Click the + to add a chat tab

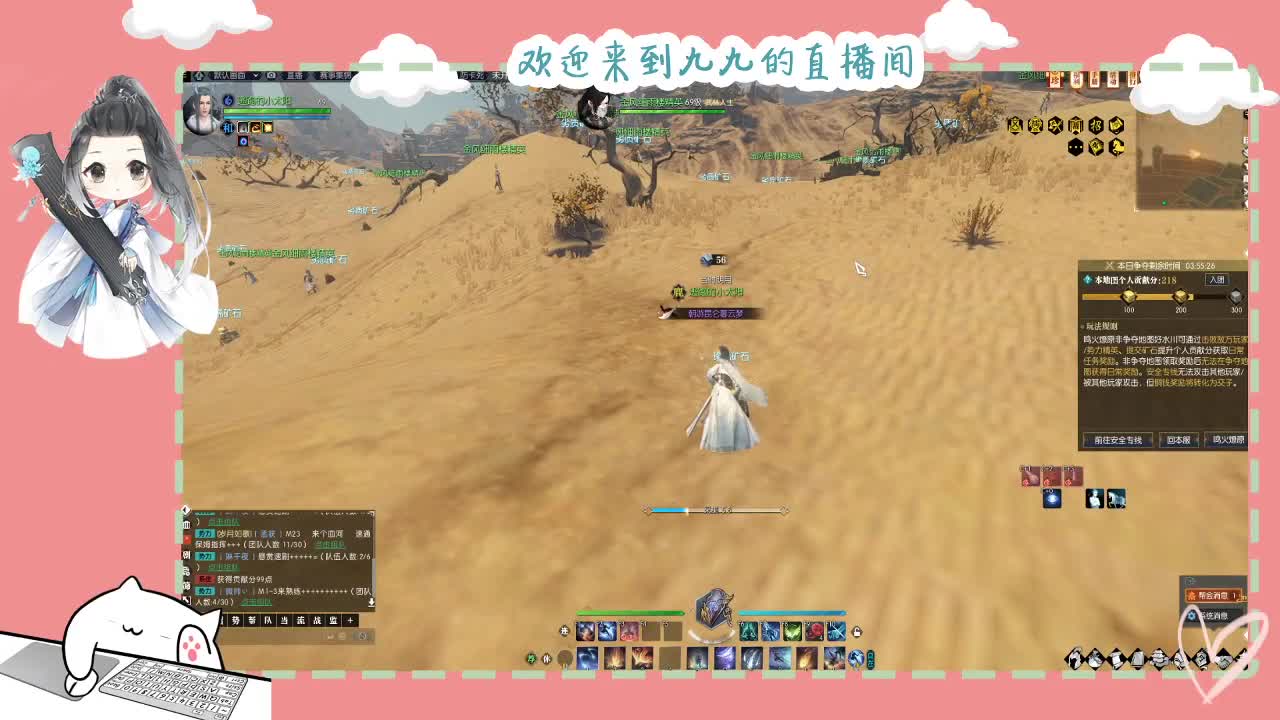[350, 621]
